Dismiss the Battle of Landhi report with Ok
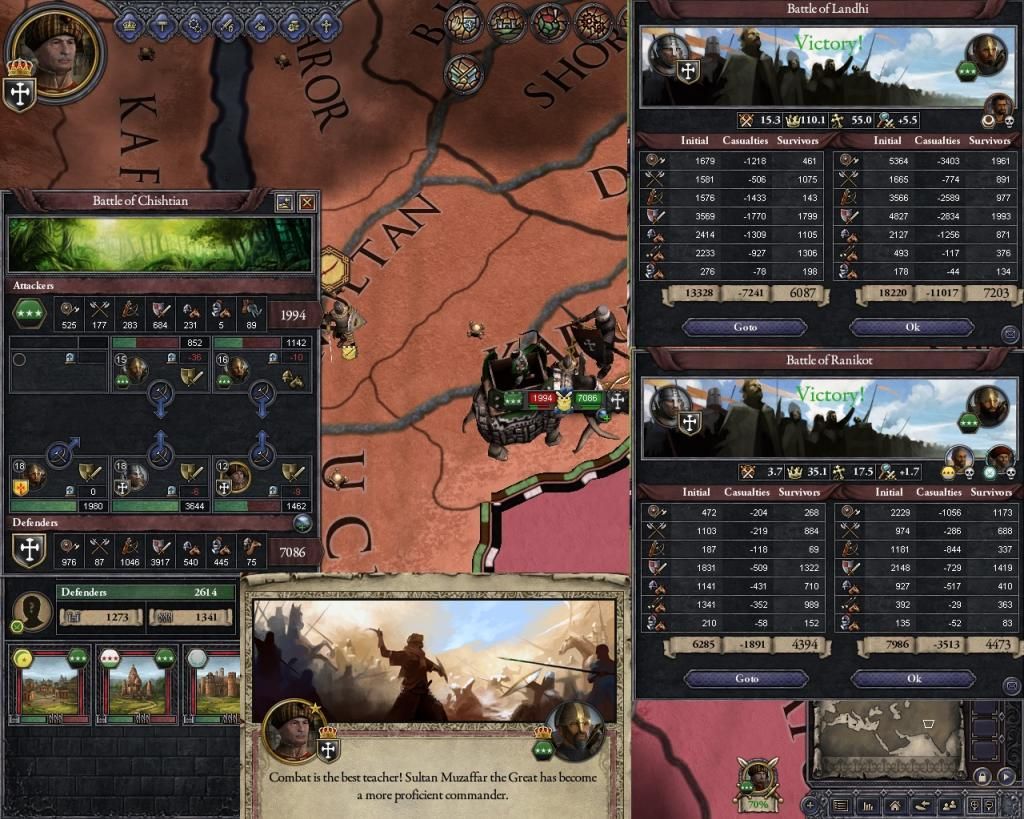The image size is (1024, 819). click(911, 327)
